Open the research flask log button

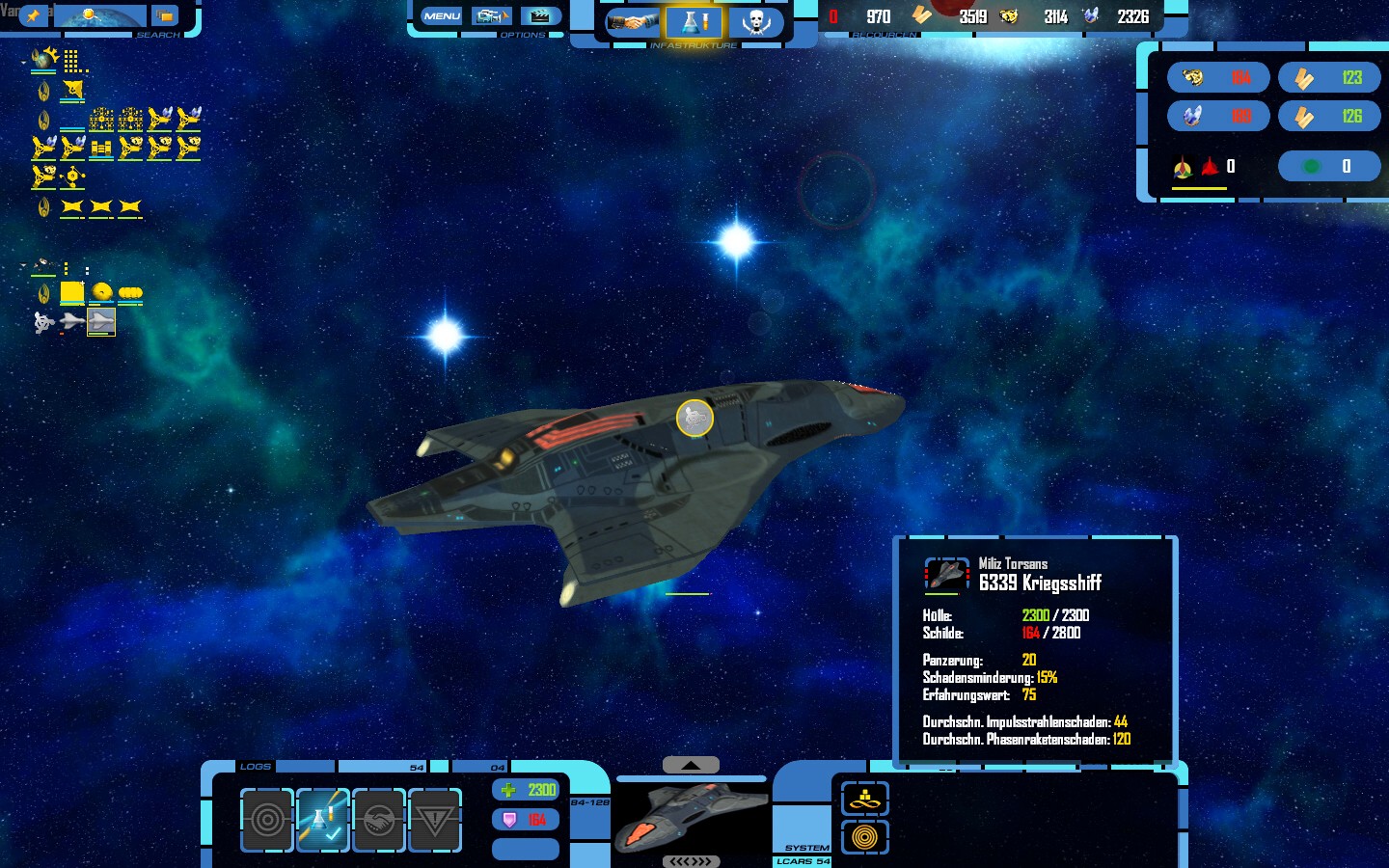pyautogui.click(x=323, y=821)
